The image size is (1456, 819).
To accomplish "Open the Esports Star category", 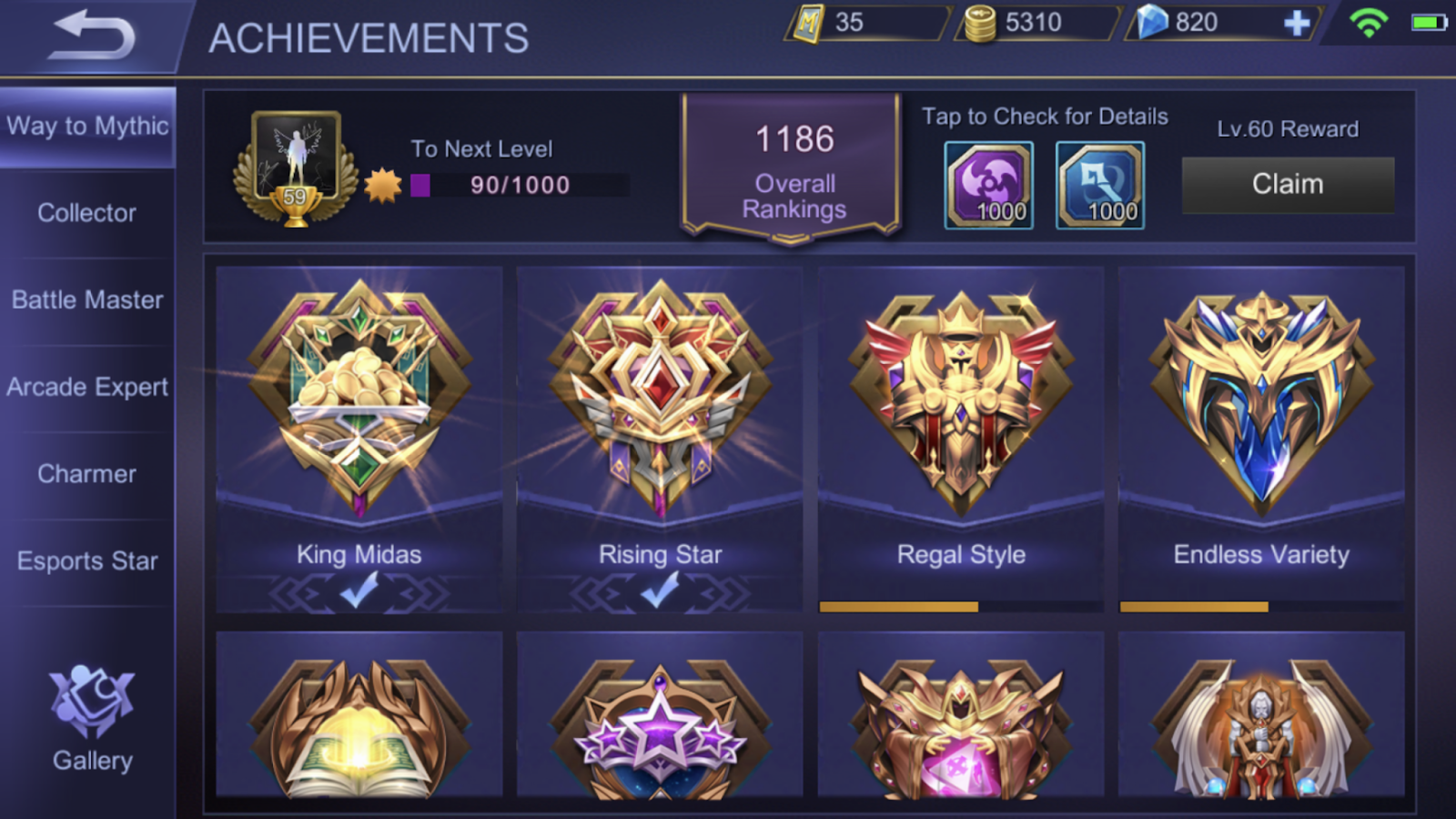I will [x=86, y=561].
